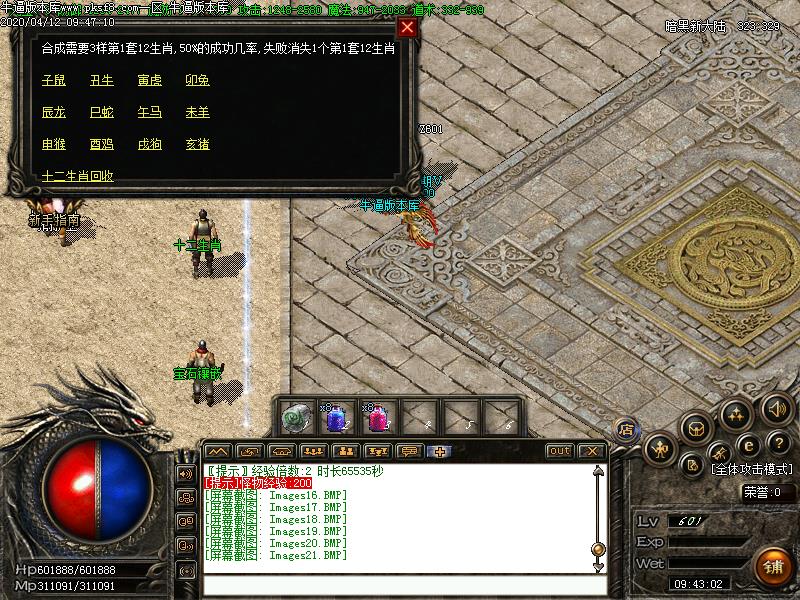The image size is (800, 600).
Task: Open the 铺 stall button
Action: point(773,565)
